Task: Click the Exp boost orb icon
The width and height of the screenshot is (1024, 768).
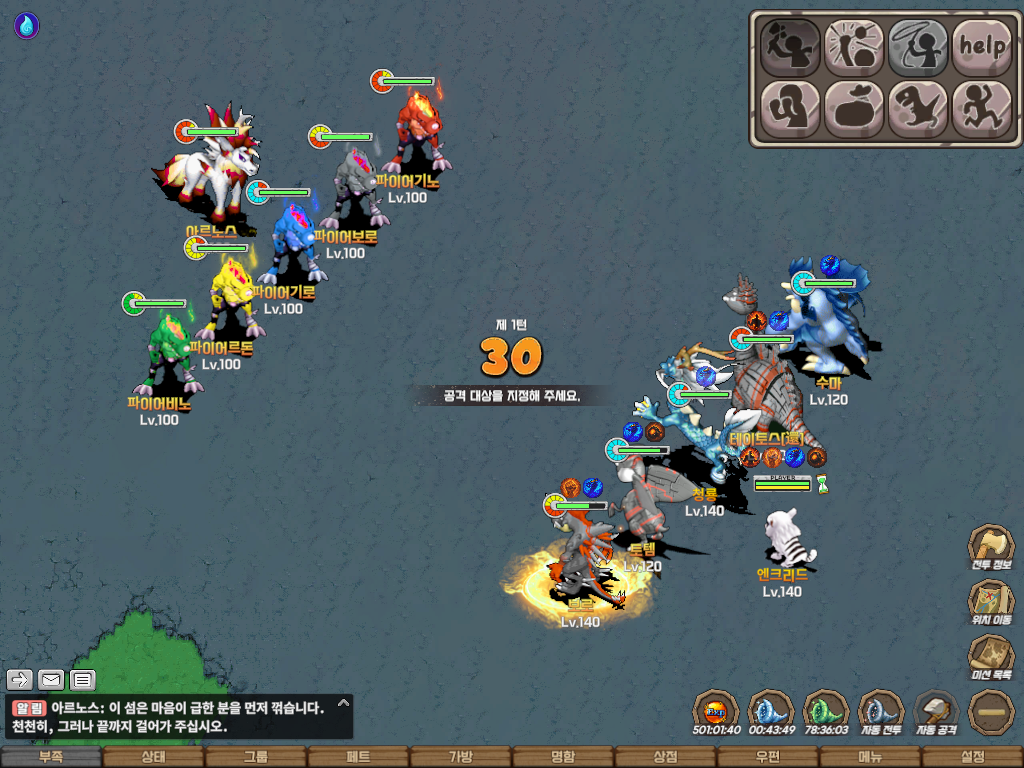Action: (715, 712)
